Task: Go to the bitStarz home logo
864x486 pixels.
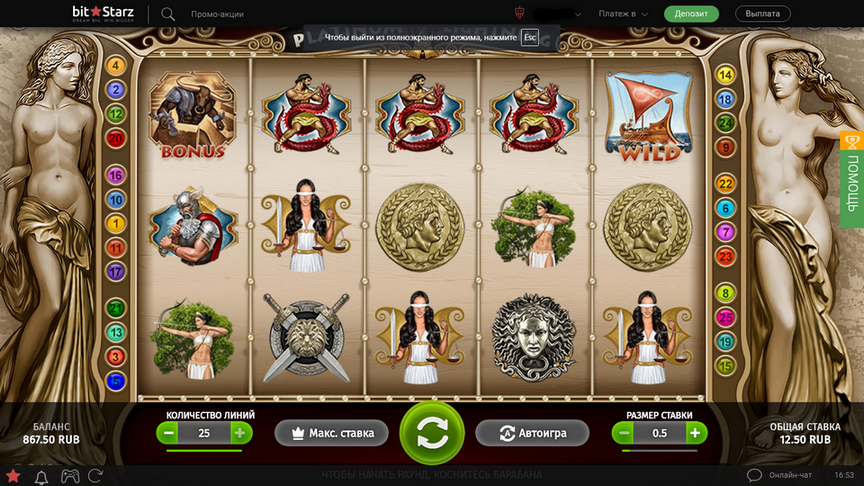Action: [104, 14]
